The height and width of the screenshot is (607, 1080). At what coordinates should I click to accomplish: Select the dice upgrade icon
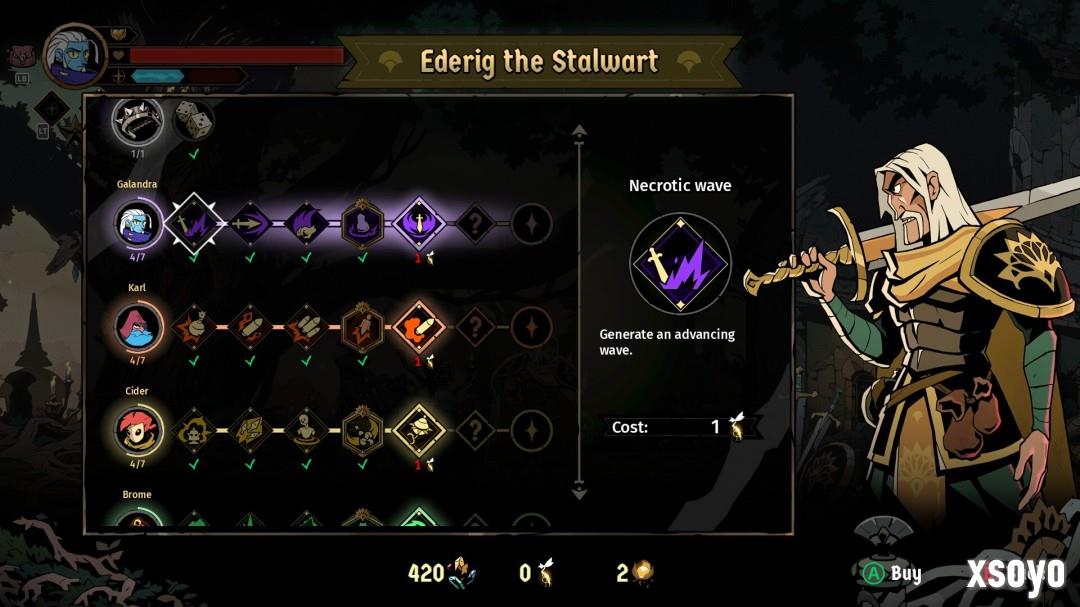pyautogui.click(x=195, y=122)
